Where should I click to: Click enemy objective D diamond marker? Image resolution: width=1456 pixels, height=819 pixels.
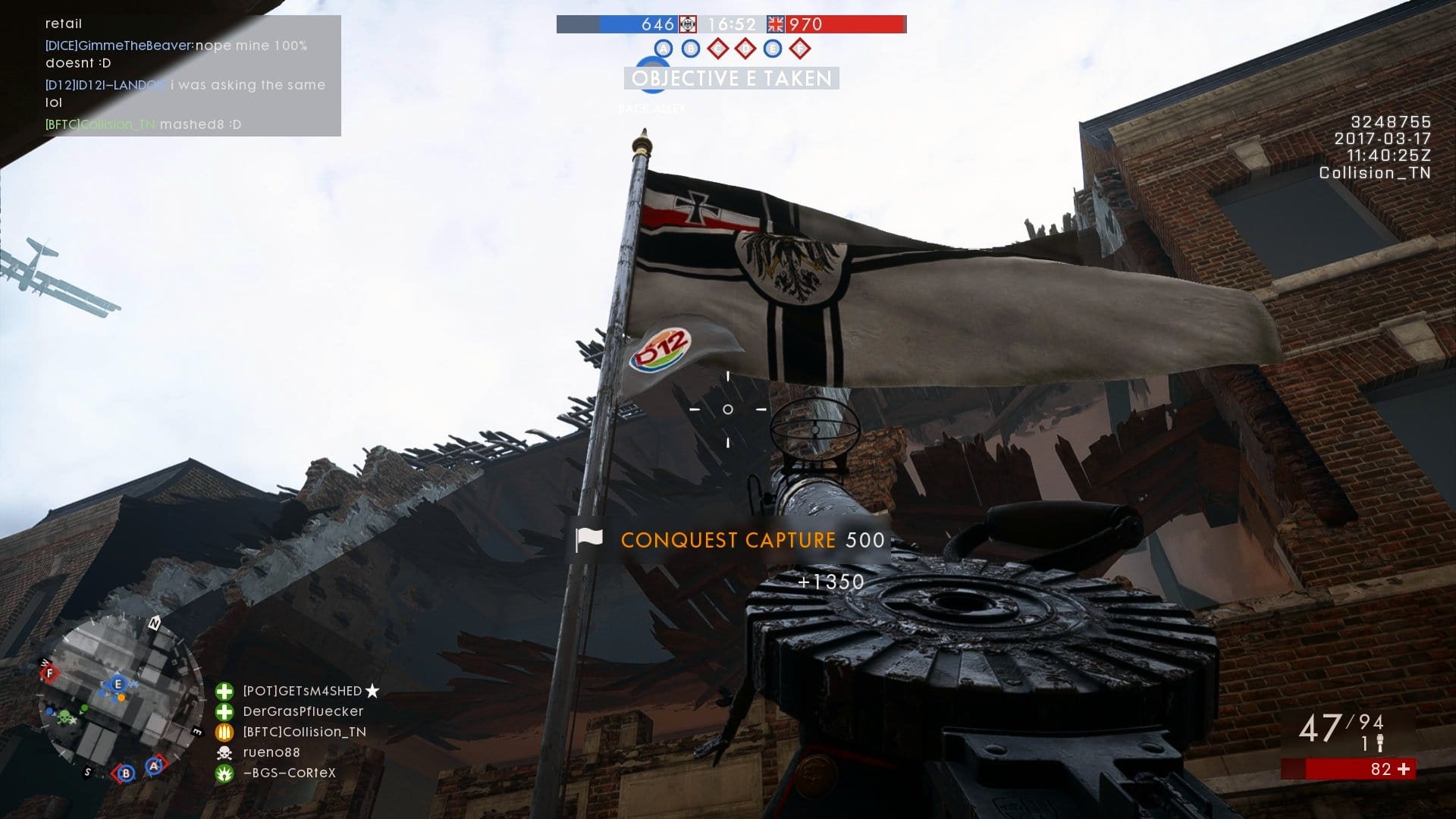tap(745, 49)
